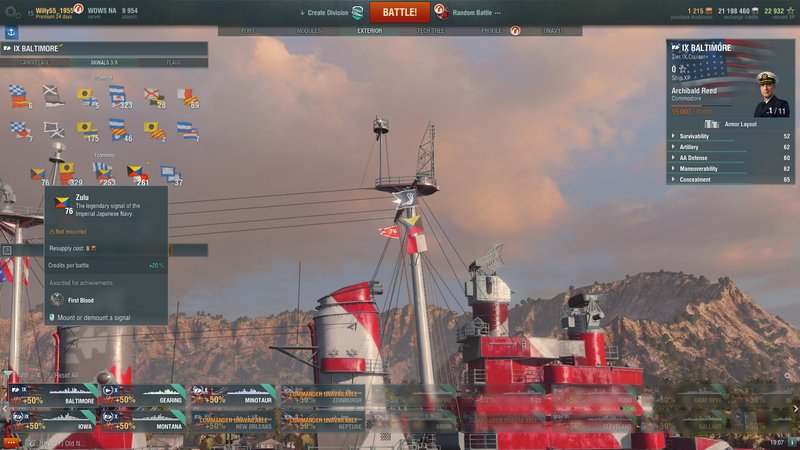Choose the economic signal with 37 count
The width and height of the screenshot is (800, 450).
point(170,174)
